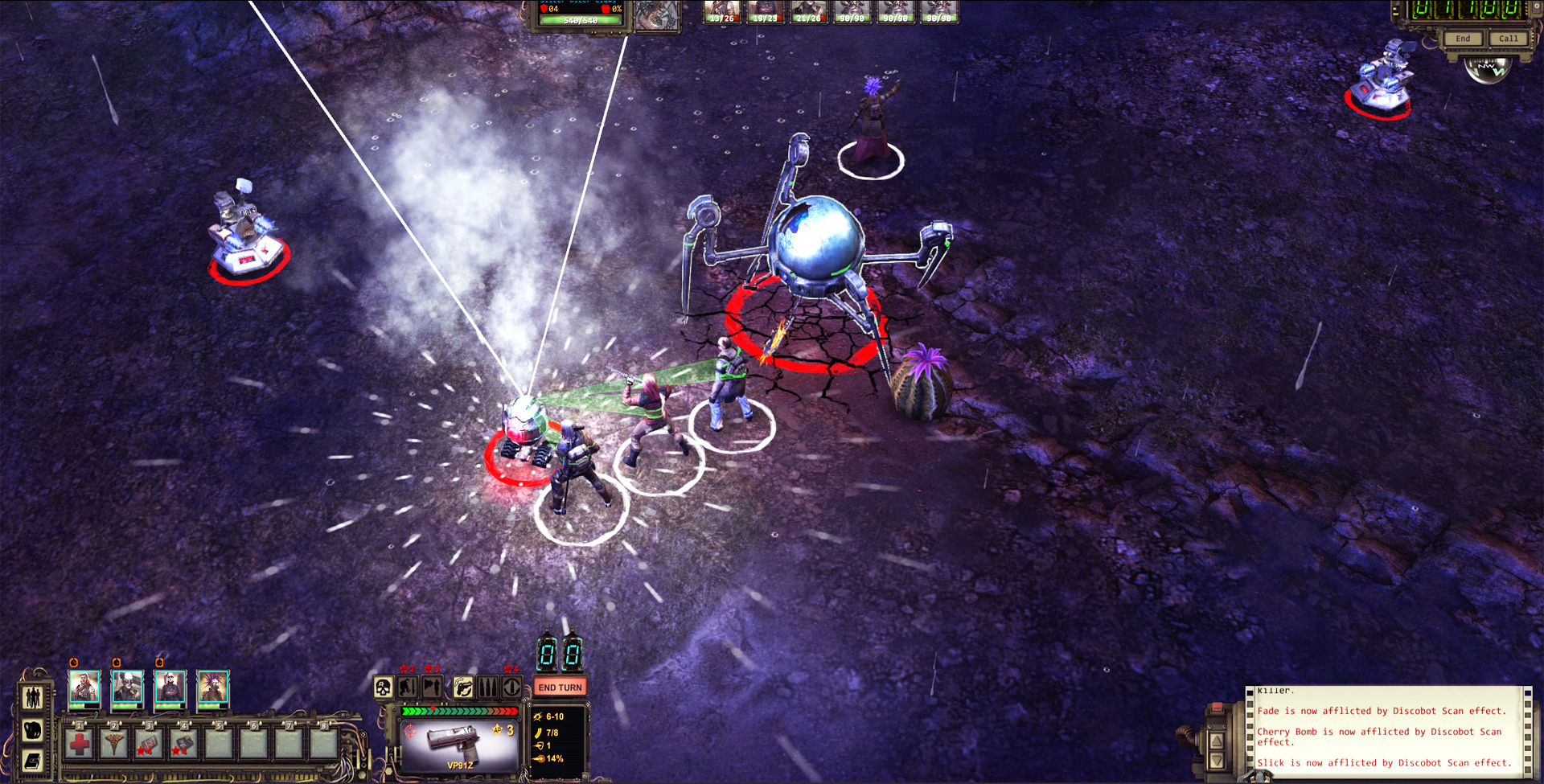
Task: Select the purple mohawk ranger portrait
Action: pos(213,689)
